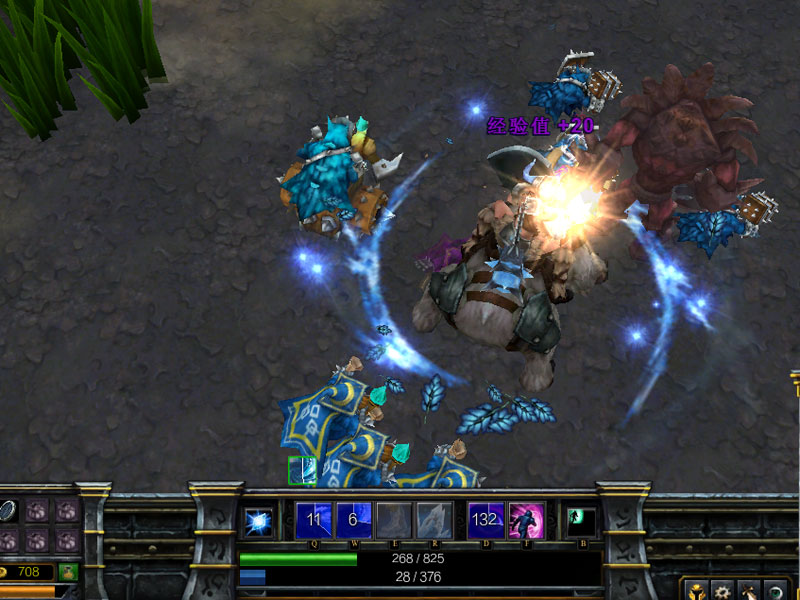Open the green shop button beside gold
This screenshot has height=600, width=800.
(68, 572)
